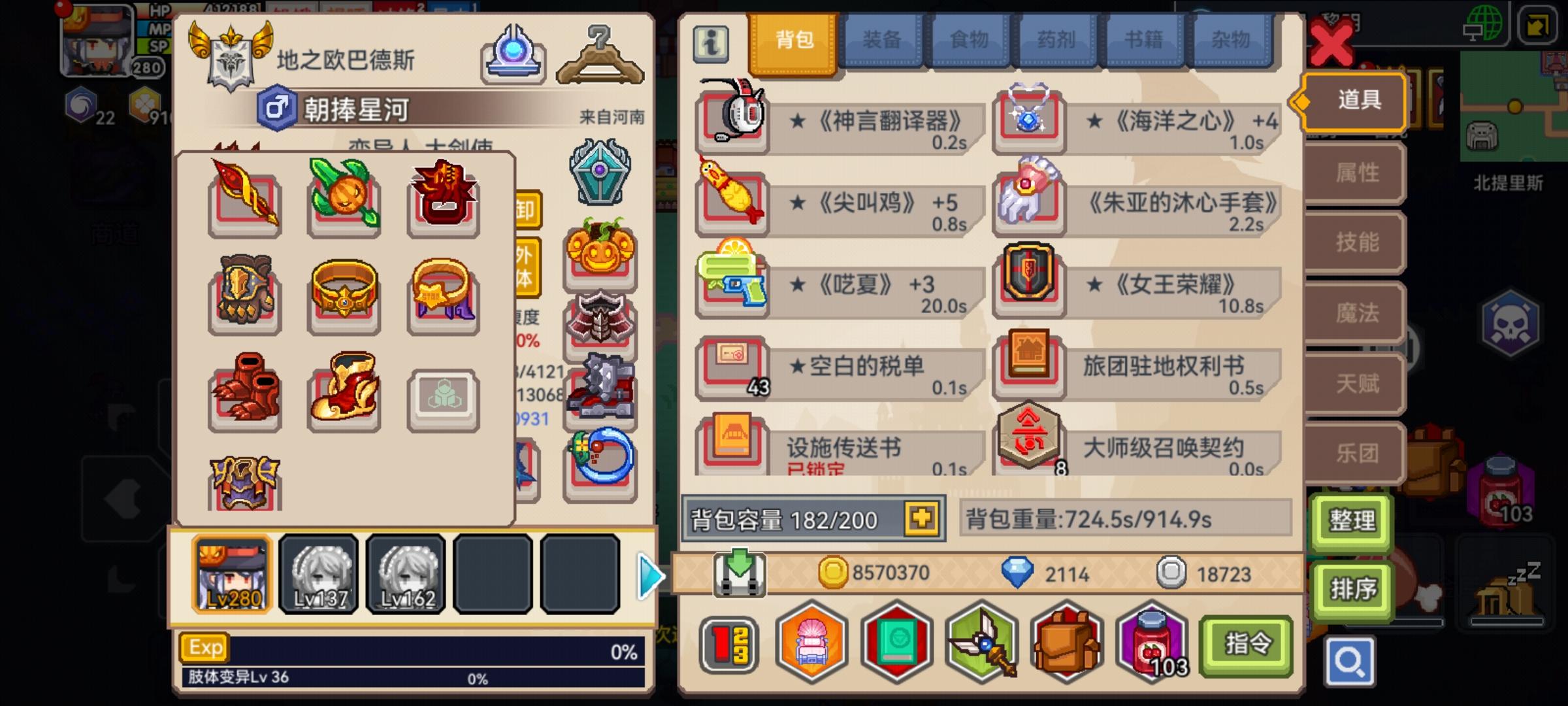
Task: Click the blue arrow to show more party members
Action: (651, 575)
